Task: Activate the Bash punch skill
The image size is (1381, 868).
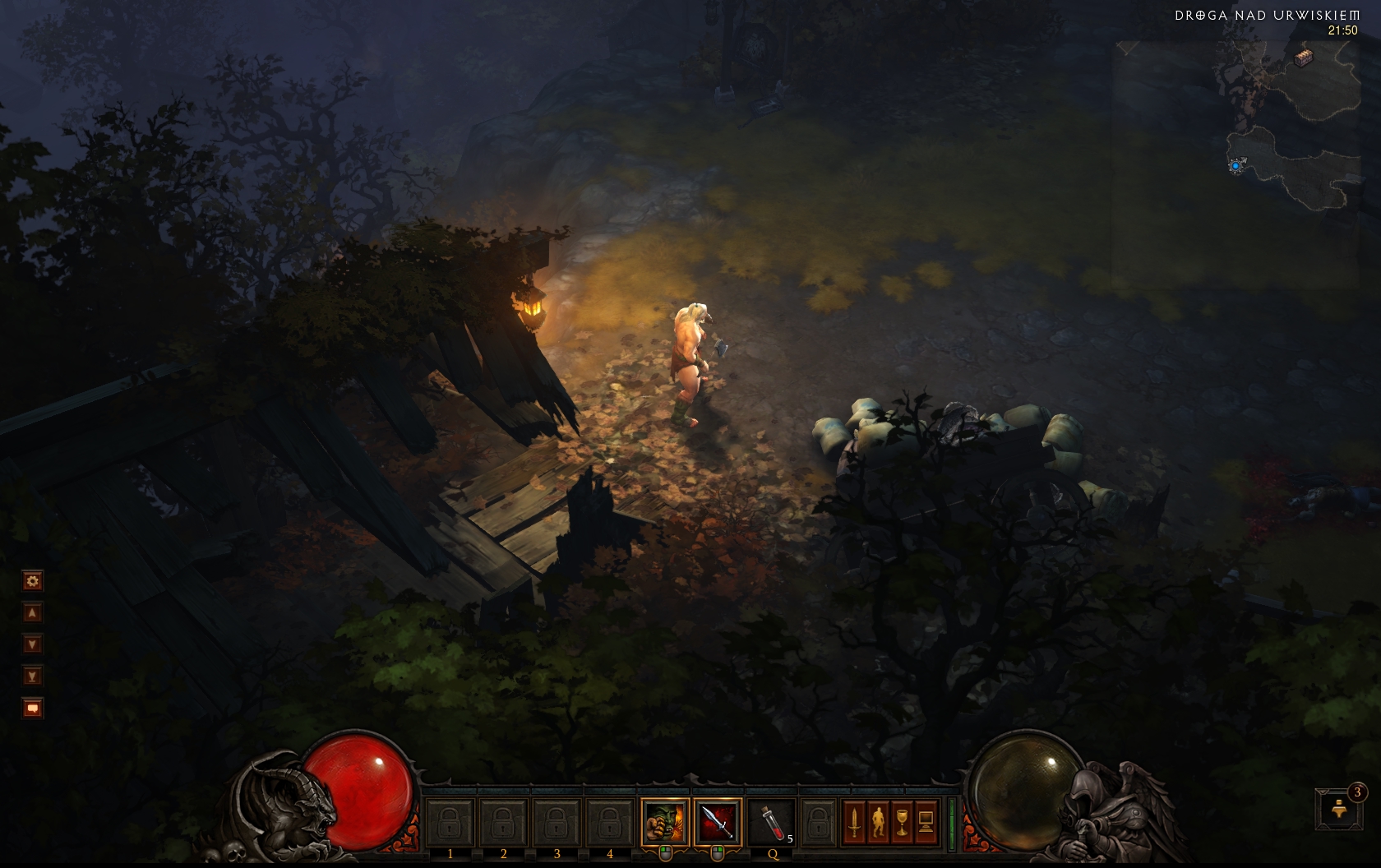Action: click(665, 821)
